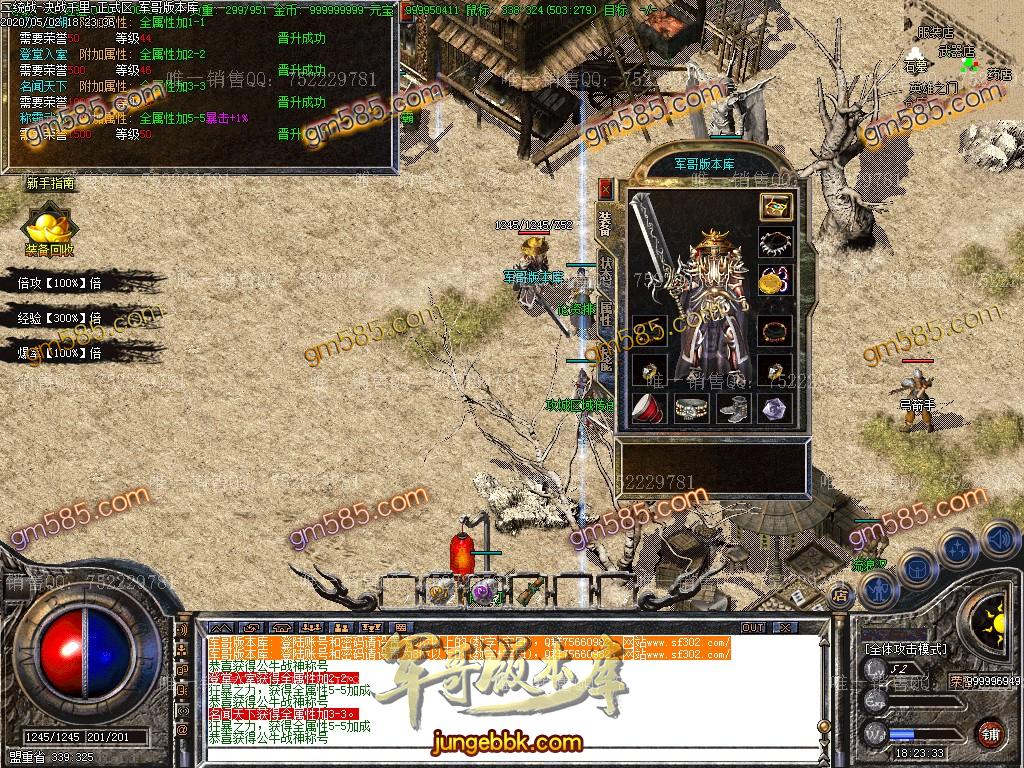Image resolution: width=1024 pixels, height=768 pixels.
Task: Open the red 铺 stall button
Action: (x=990, y=732)
